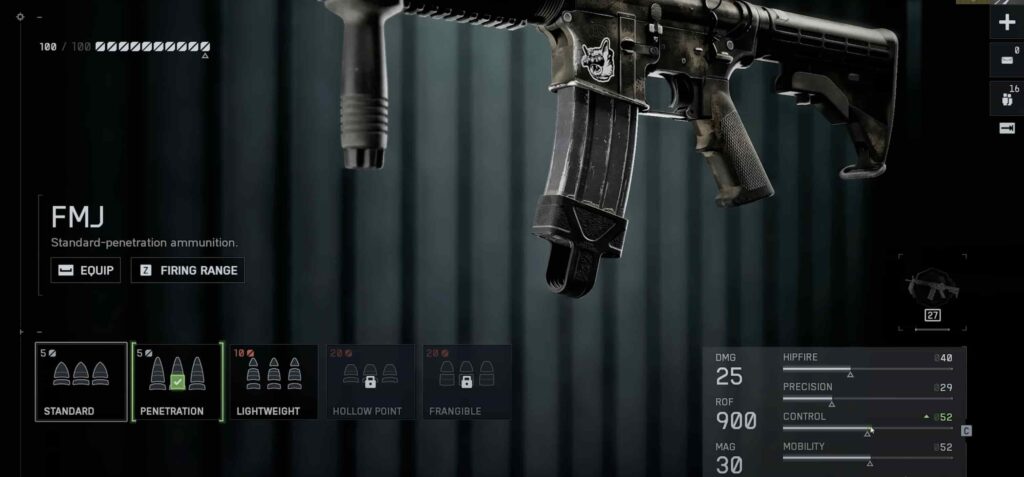Select the locked Hollow Point ammo
Image resolution: width=1024 pixels, height=477 pixels.
point(369,382)
